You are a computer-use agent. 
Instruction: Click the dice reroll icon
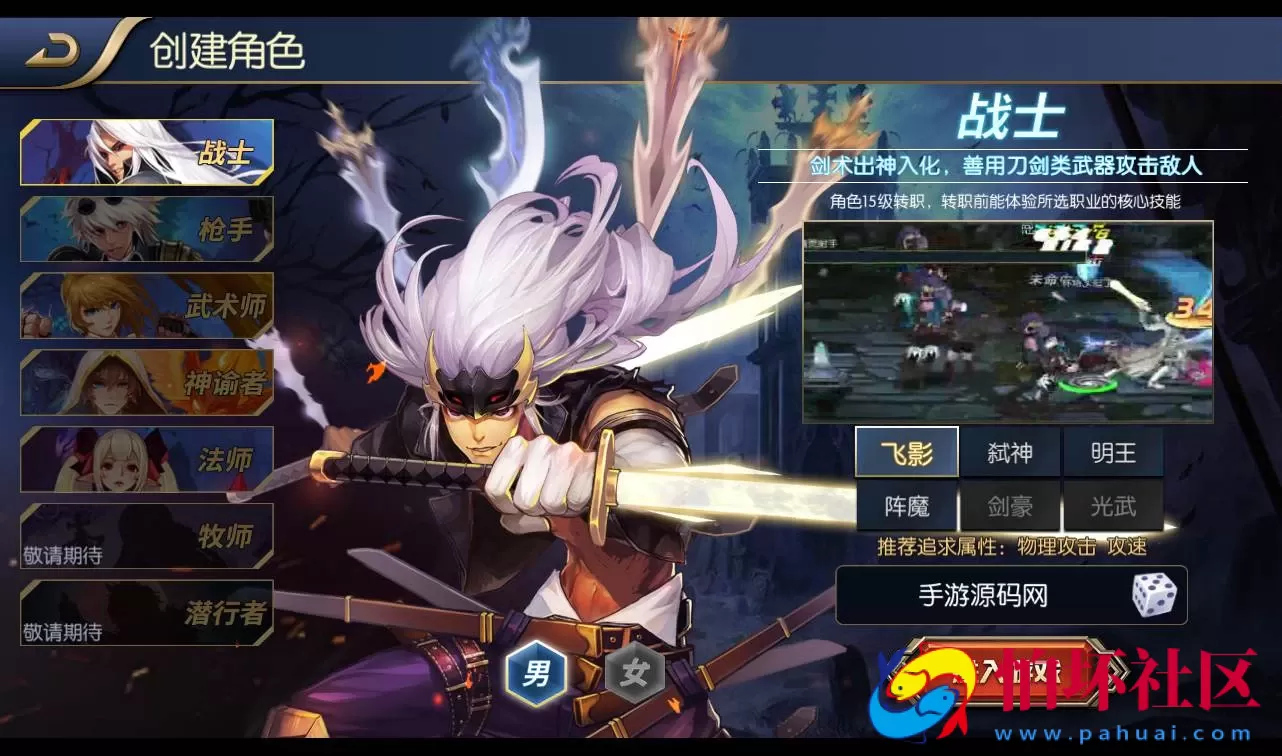tap(1152, 595)
